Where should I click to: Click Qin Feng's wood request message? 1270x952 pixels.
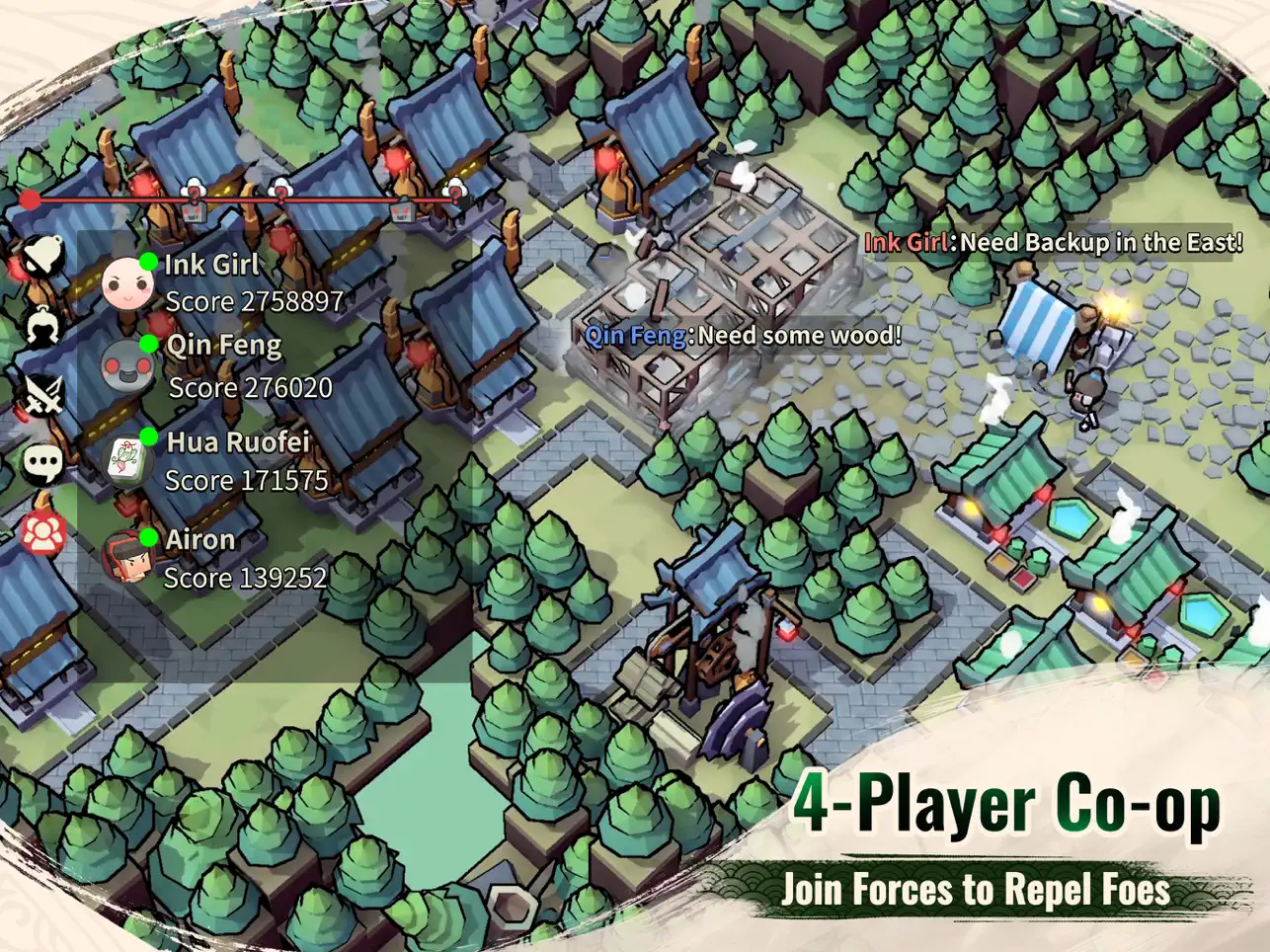(x=742, y=336)
